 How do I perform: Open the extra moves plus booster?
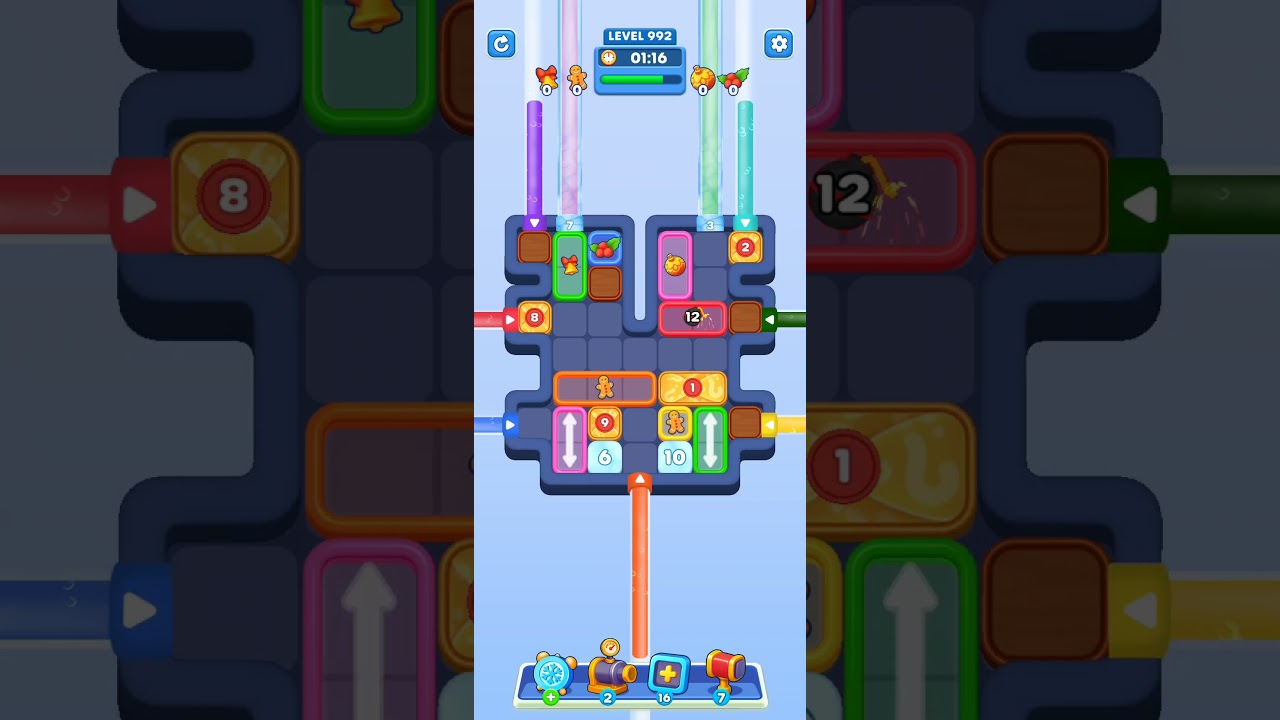667,675
